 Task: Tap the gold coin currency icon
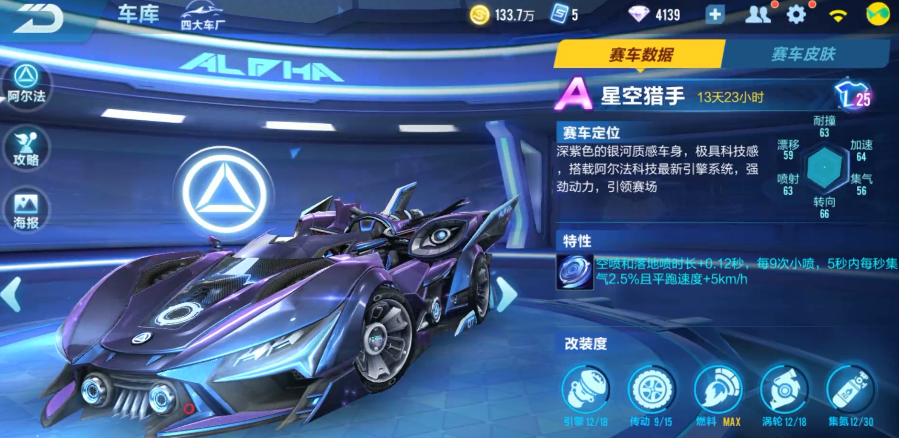480,14
